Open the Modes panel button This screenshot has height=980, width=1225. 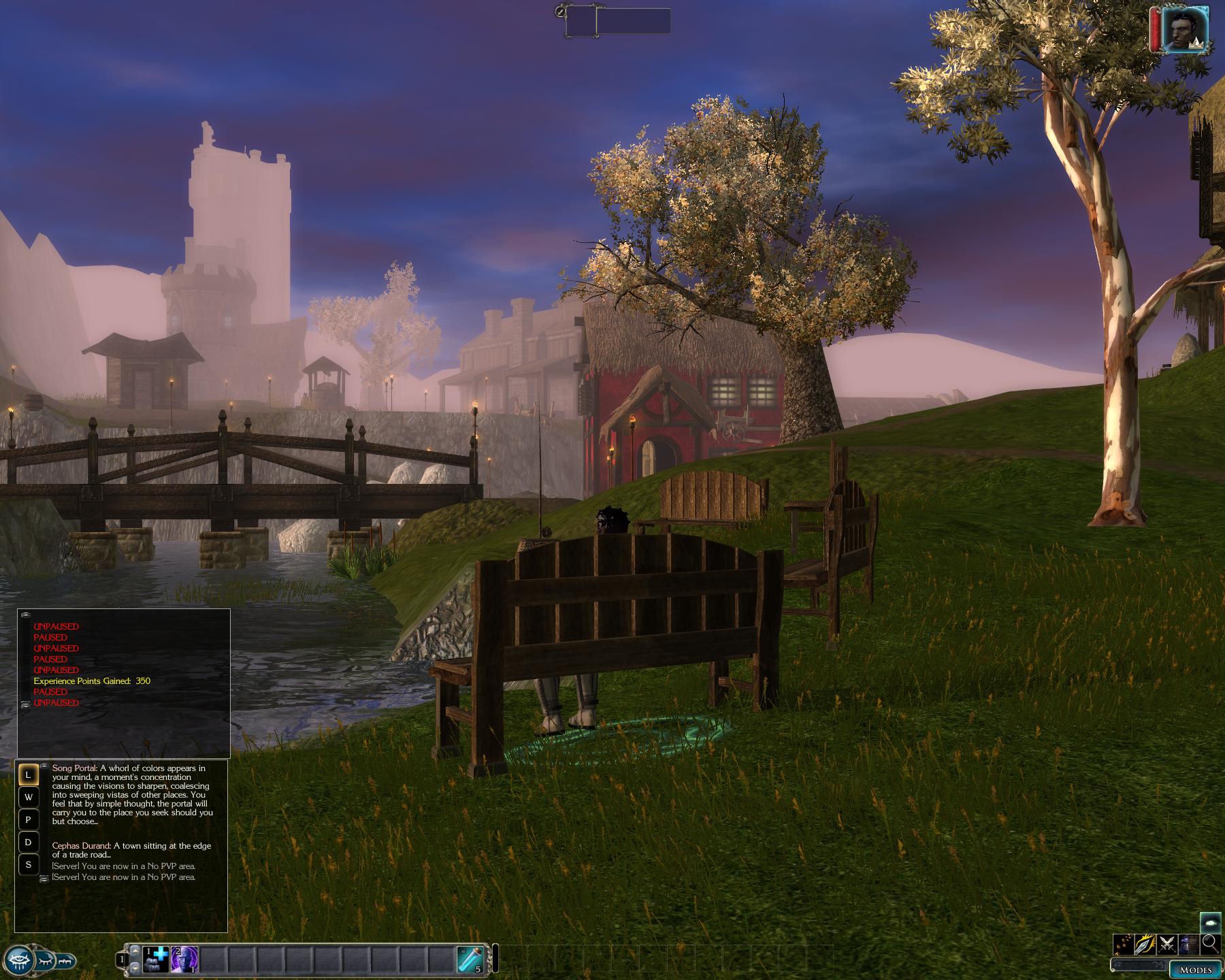(x=1195, y=970)
